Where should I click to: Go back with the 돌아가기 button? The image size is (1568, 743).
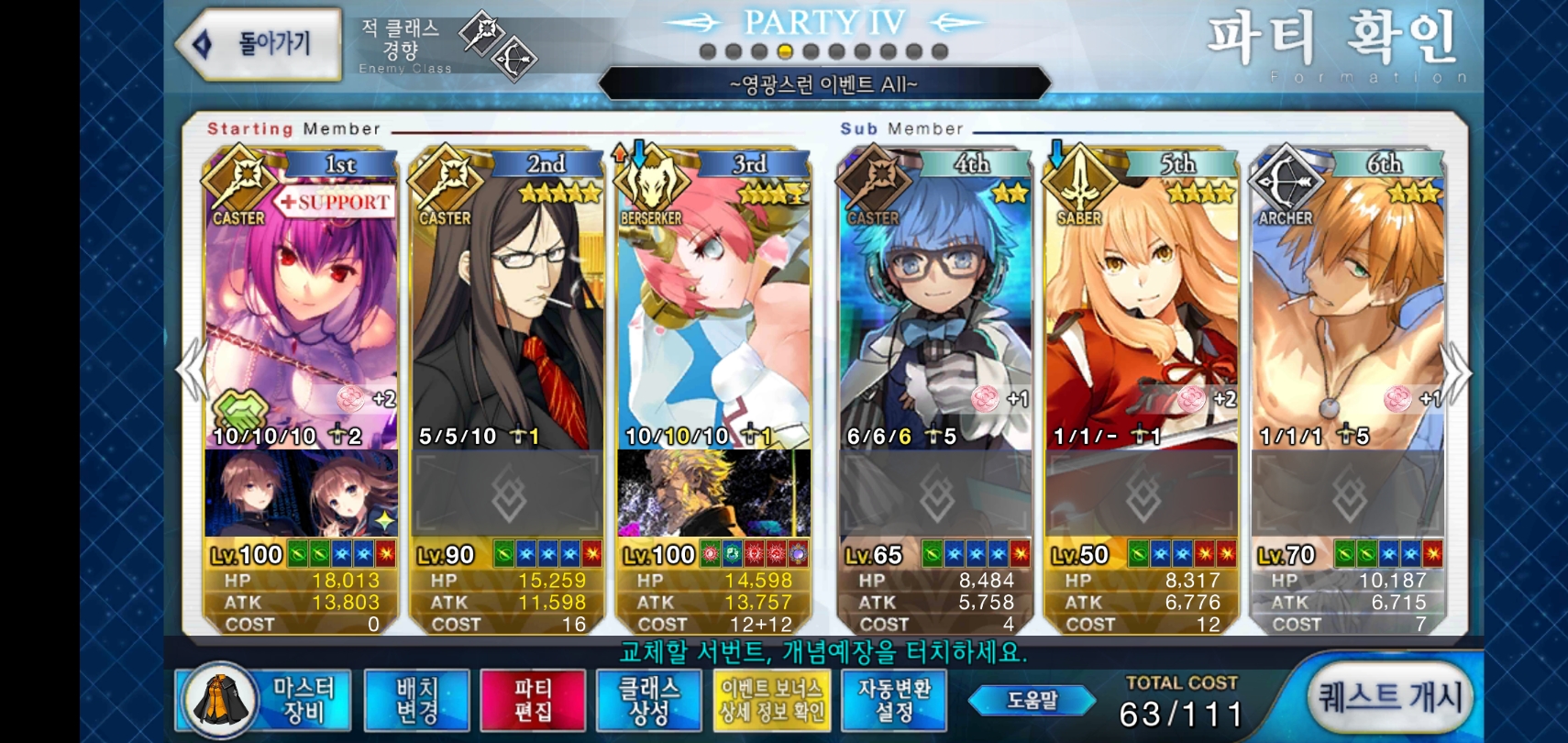point(259,44)
